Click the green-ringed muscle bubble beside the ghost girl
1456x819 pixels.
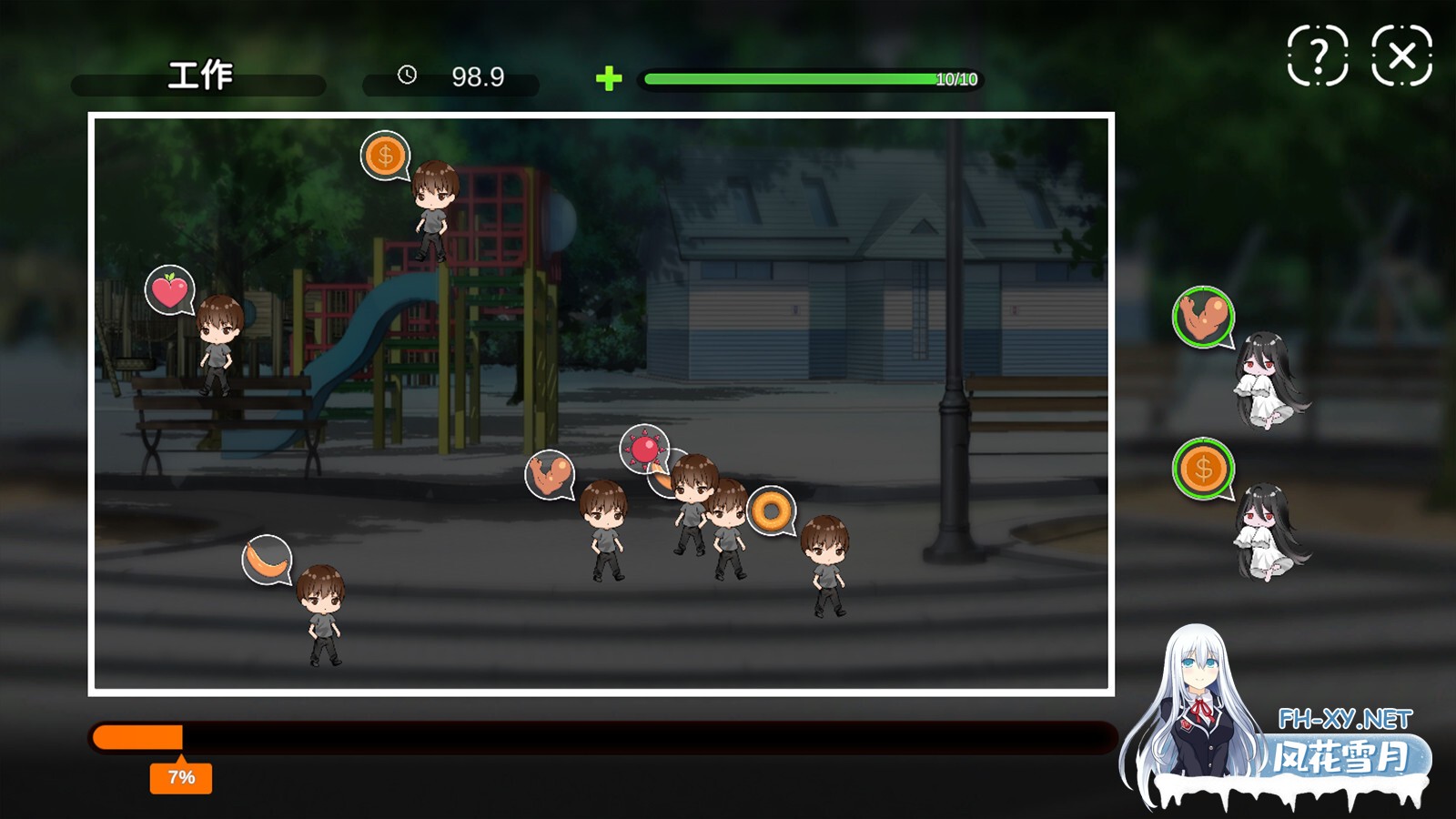(x=1202, y=317)
